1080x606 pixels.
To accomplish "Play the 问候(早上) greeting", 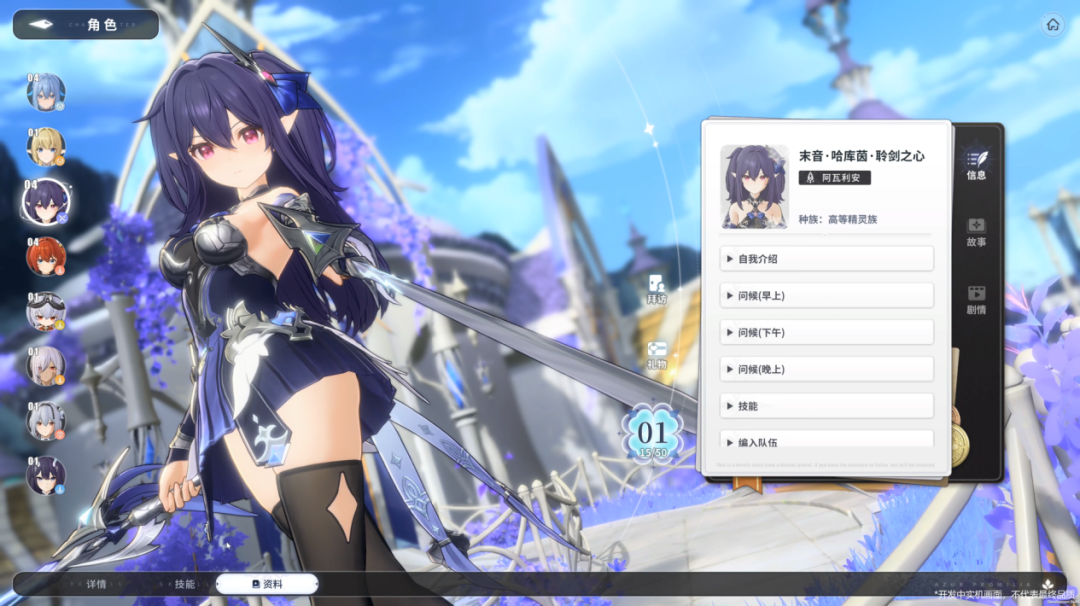I will click(826, 295).
